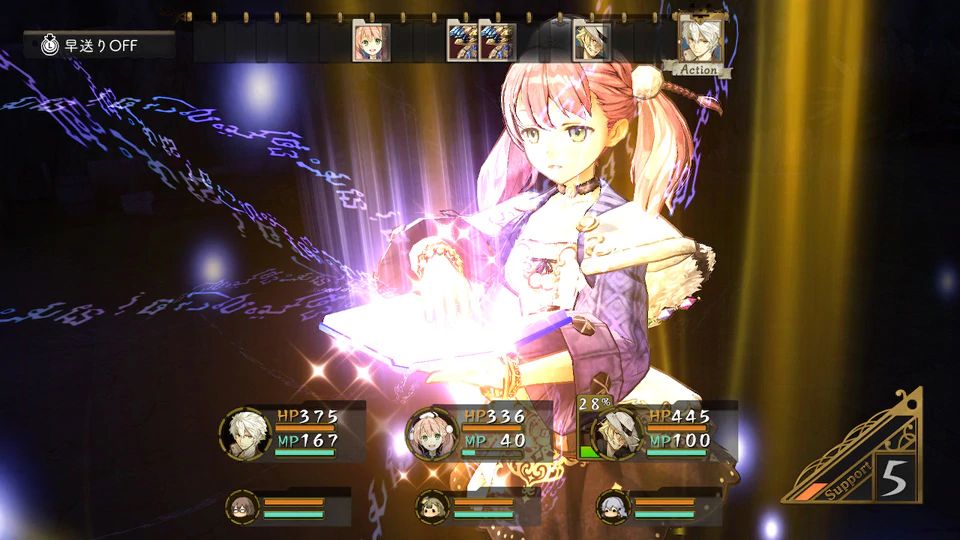Choose the brown-haired reserve member portrait
The width and height of the screenshot is (960, 540).
(432, 507)
